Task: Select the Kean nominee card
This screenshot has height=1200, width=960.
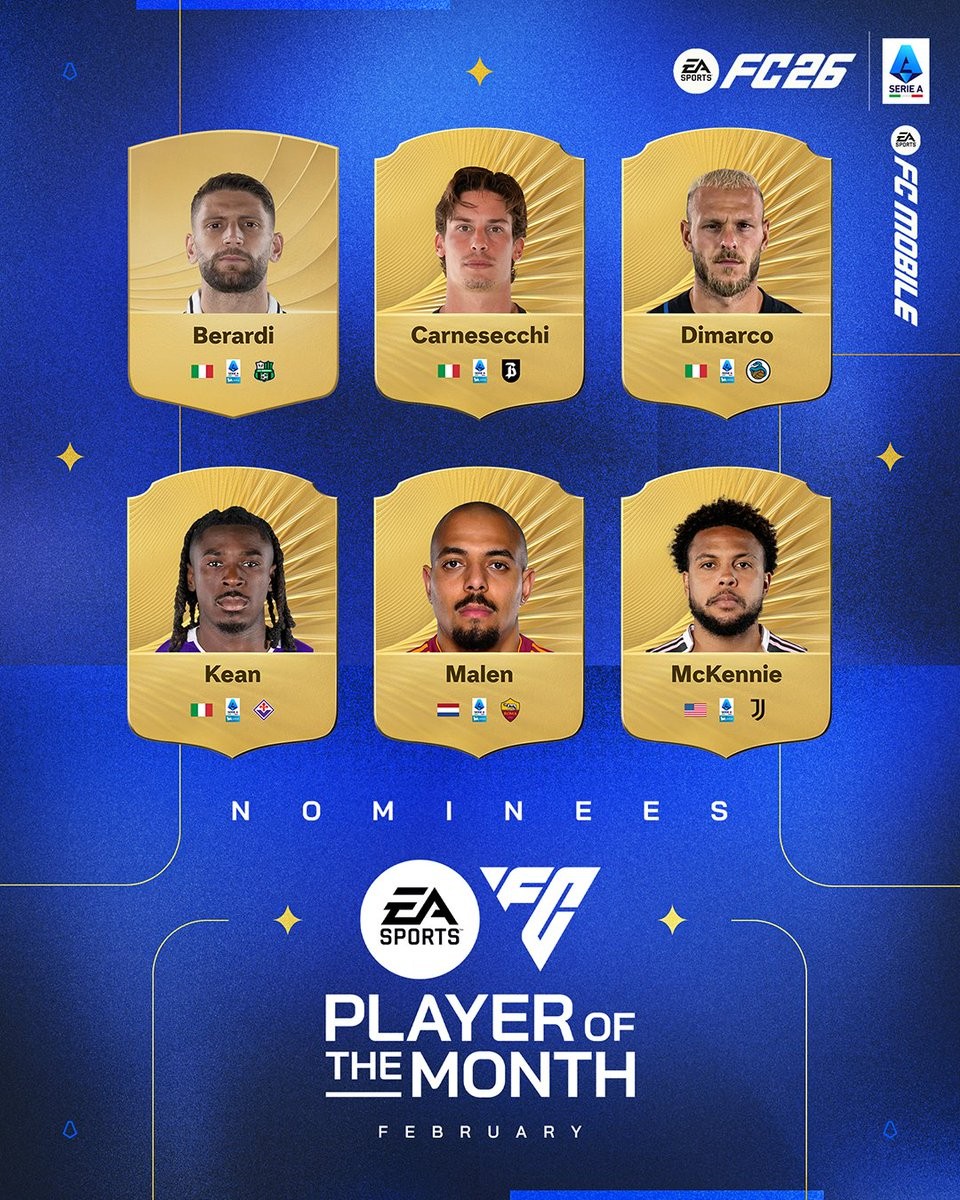Action: click(x=233, y=610)
